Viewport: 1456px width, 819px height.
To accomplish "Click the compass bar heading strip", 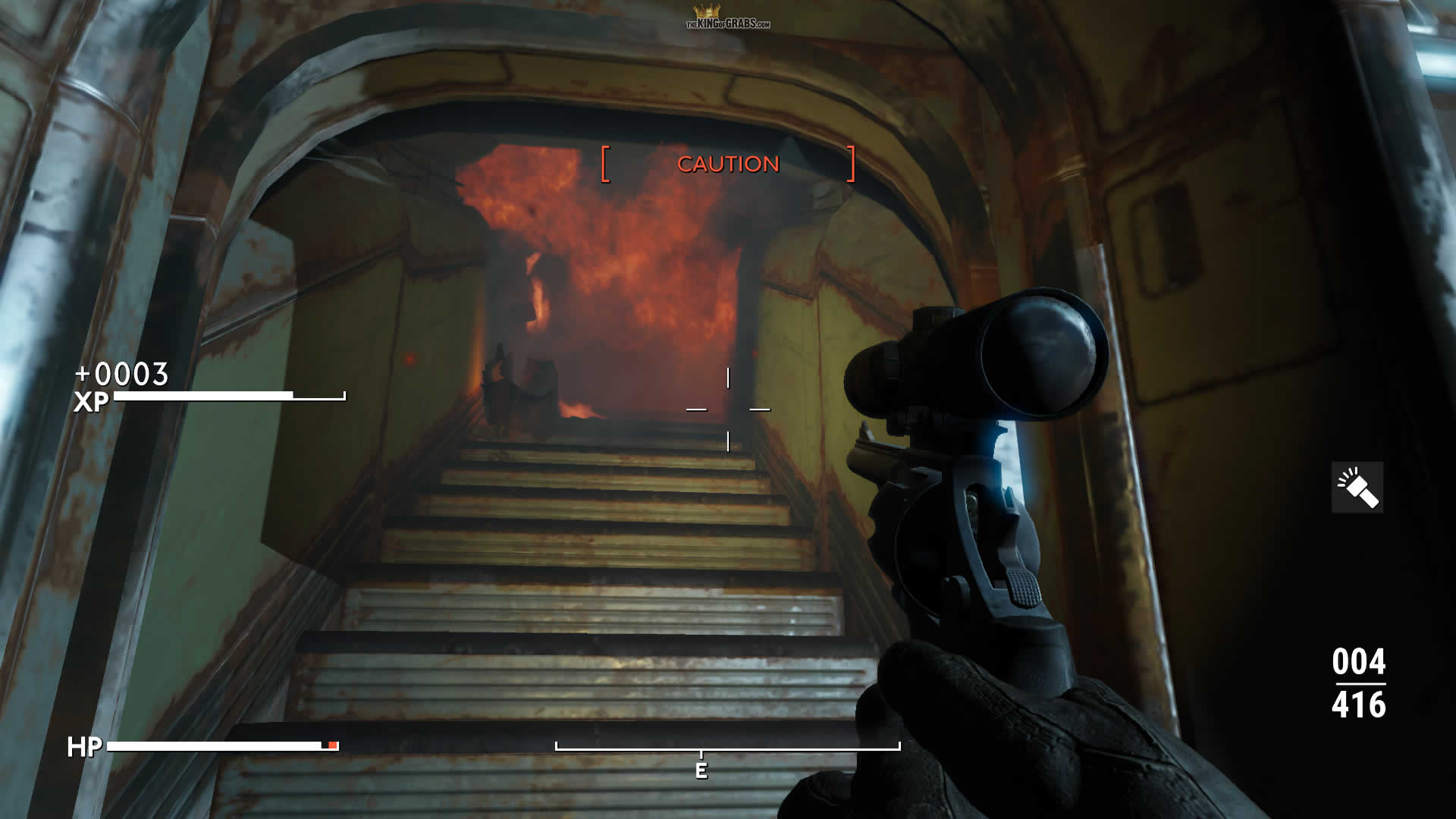I will pyautogui.click(x=727, y=748).
